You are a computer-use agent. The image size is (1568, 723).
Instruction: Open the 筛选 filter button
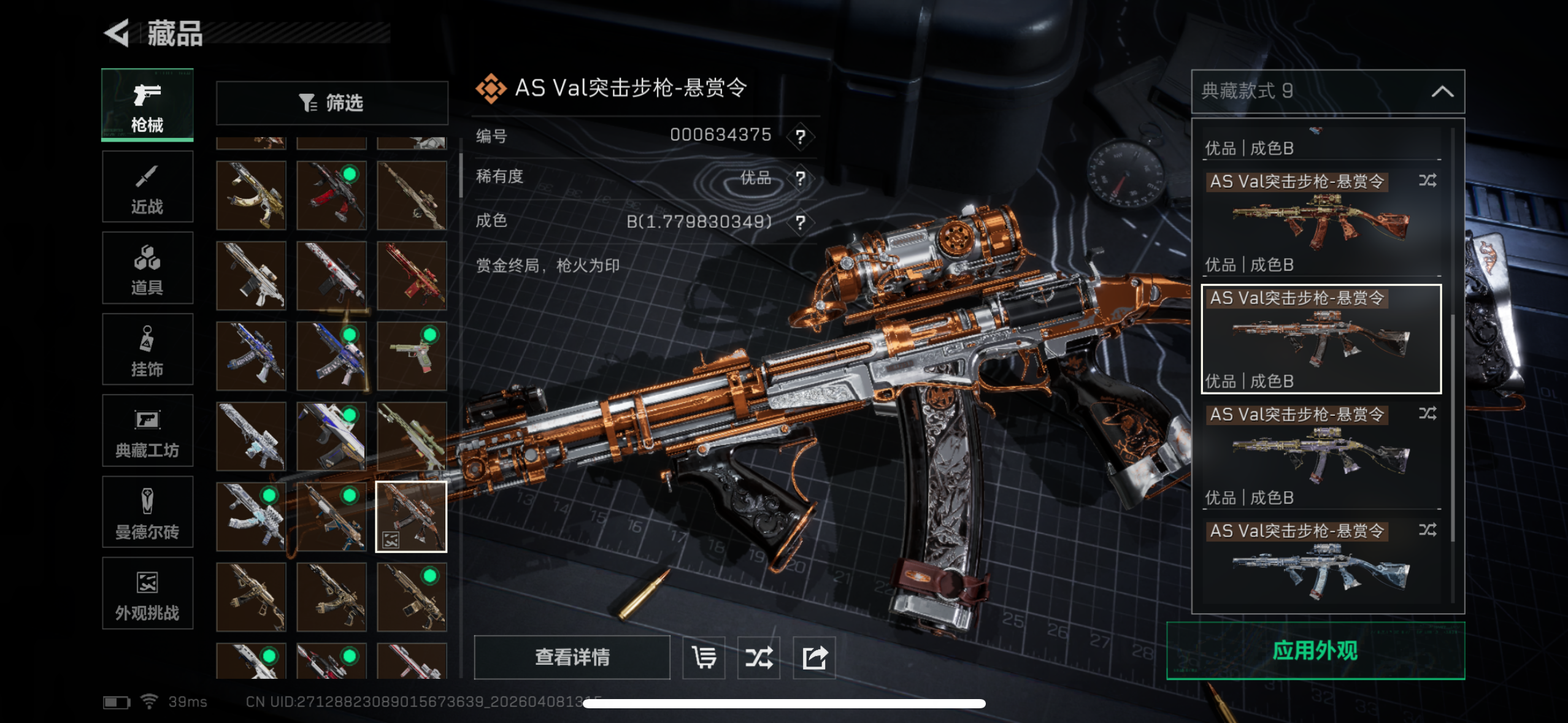pyautogui.click(x=332, y=102)
